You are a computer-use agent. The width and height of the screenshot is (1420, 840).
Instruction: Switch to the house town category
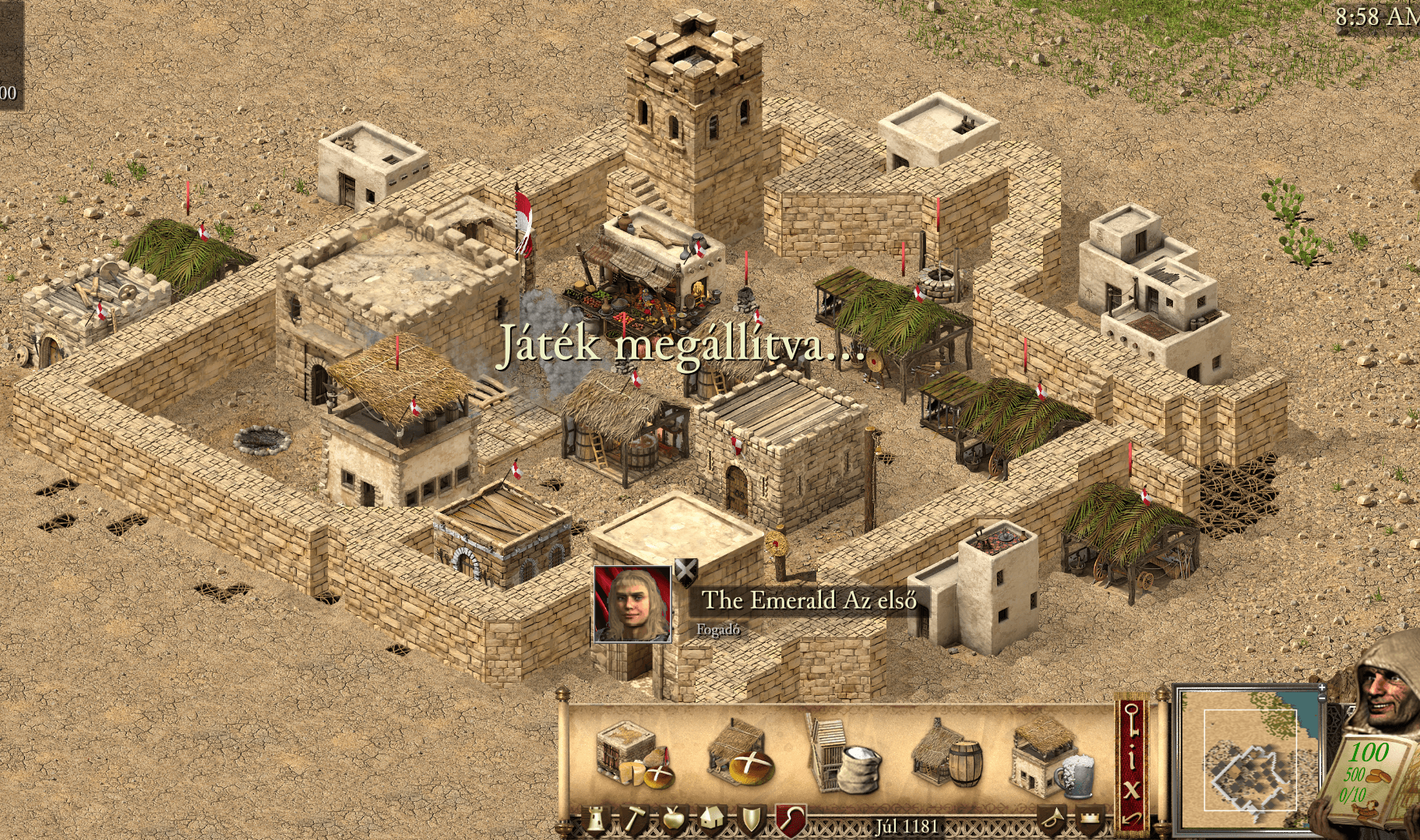click(712, 821)
